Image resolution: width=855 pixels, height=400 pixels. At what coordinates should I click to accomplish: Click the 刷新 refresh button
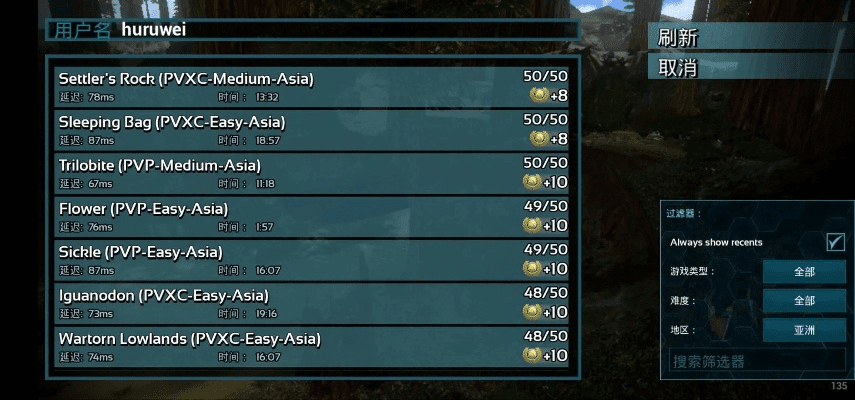[x=748, y=38]
